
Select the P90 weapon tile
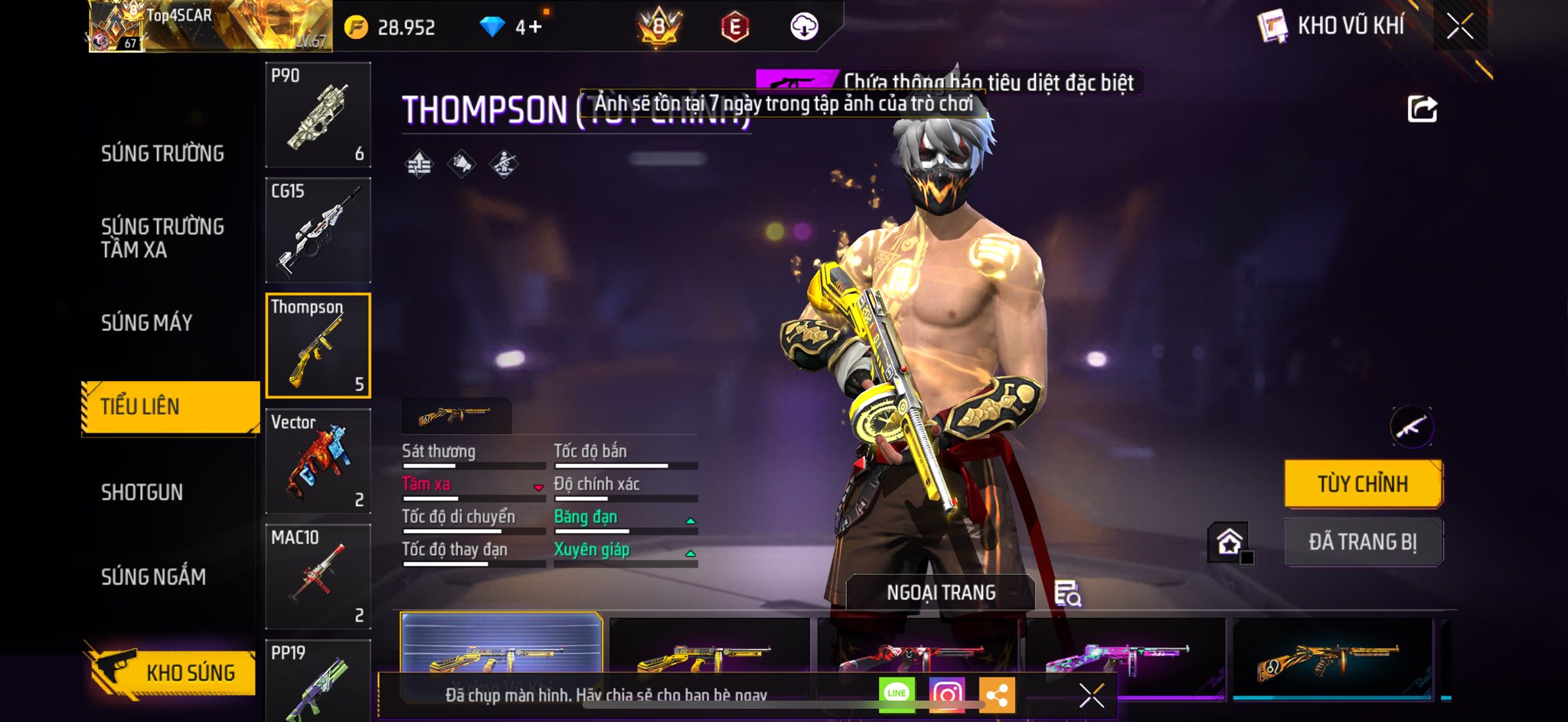(x=318, y=115)
